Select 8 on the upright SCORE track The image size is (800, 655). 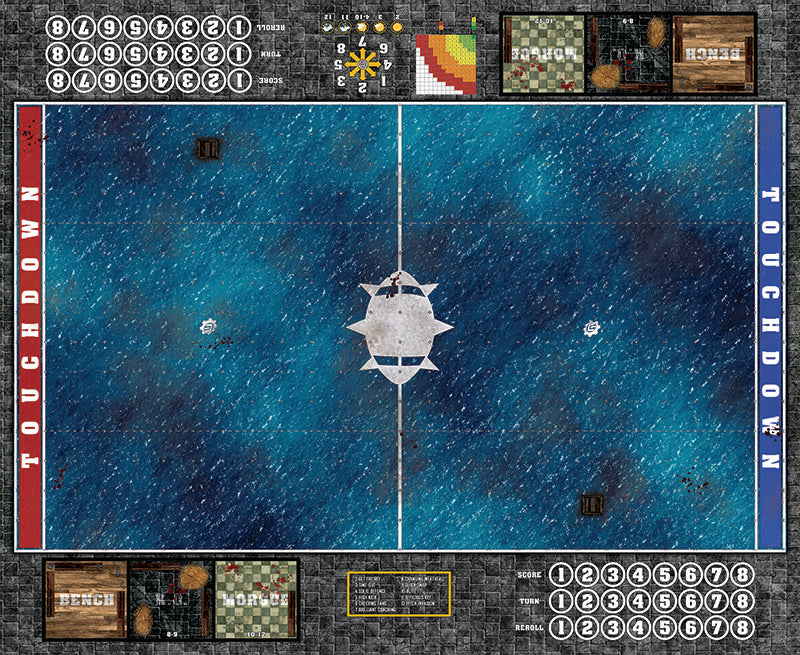[741, 575]
